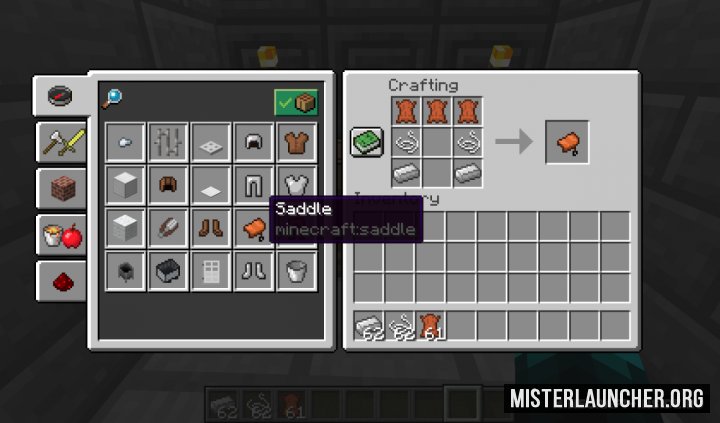Switch to the brick building blocks tab
The width and height of the screenshot is (720, 423).
pos(60,188)
